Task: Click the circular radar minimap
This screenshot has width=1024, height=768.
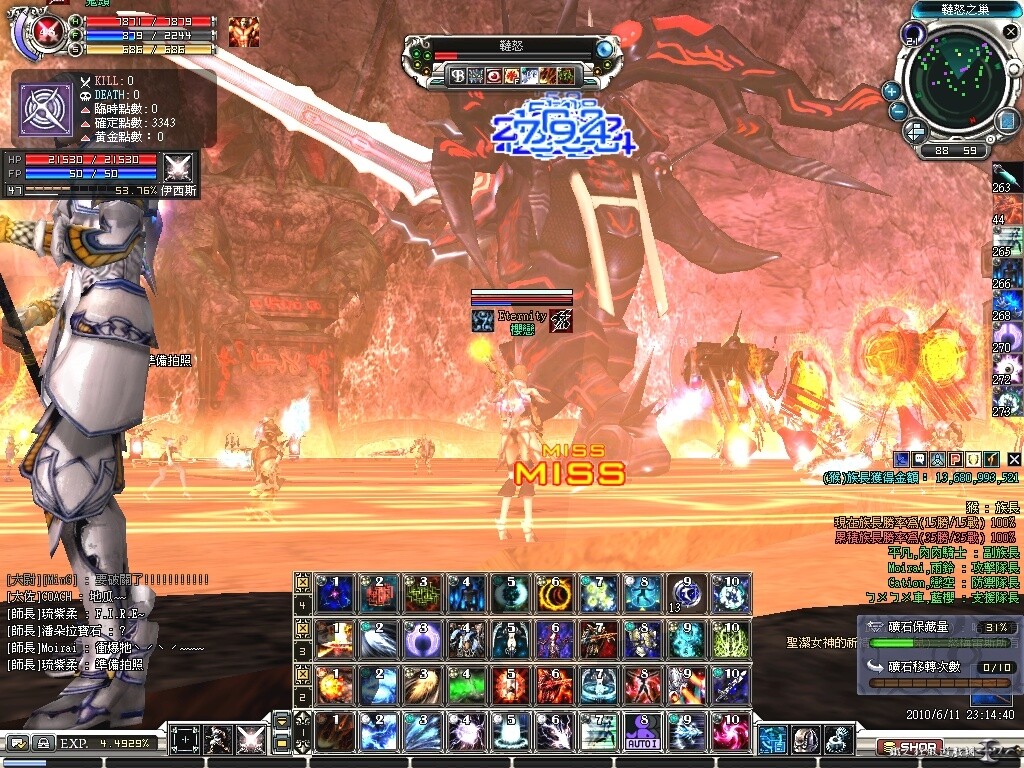Action: pos(957,78)
